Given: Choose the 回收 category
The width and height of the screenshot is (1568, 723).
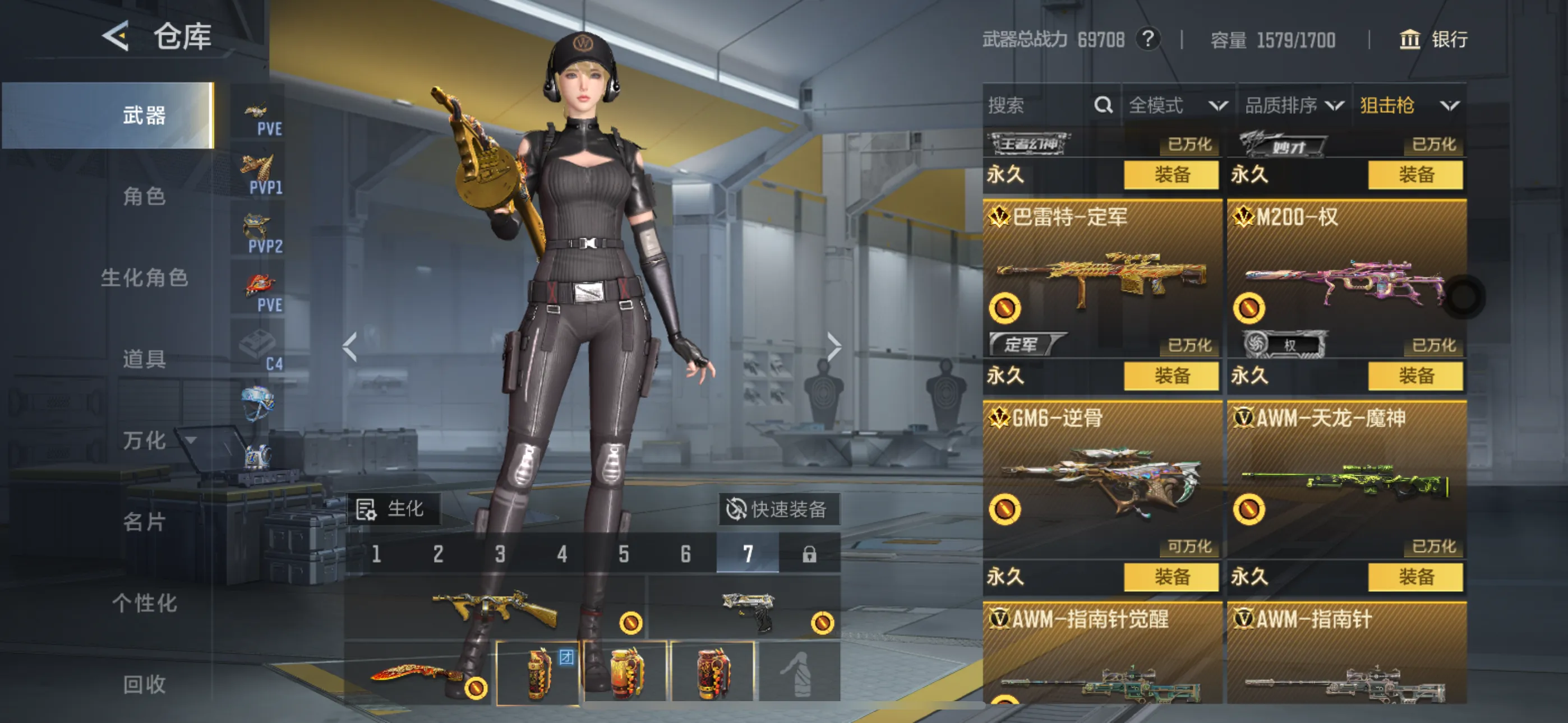Looking at the screenshot, I should point(144,685).
